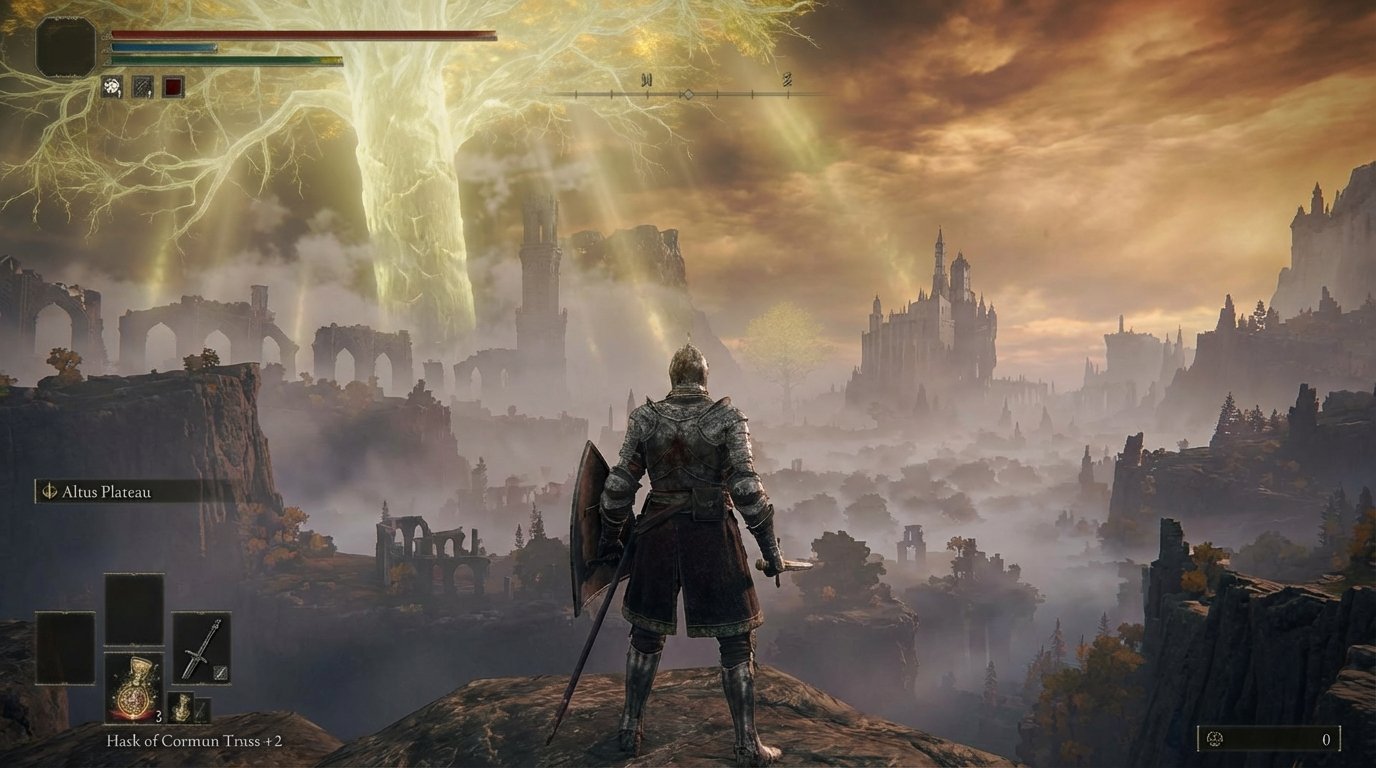Click the Ash of War icon on weapon slot
The height and width of the screenshot is (768, 1376).
coord(219,672)
